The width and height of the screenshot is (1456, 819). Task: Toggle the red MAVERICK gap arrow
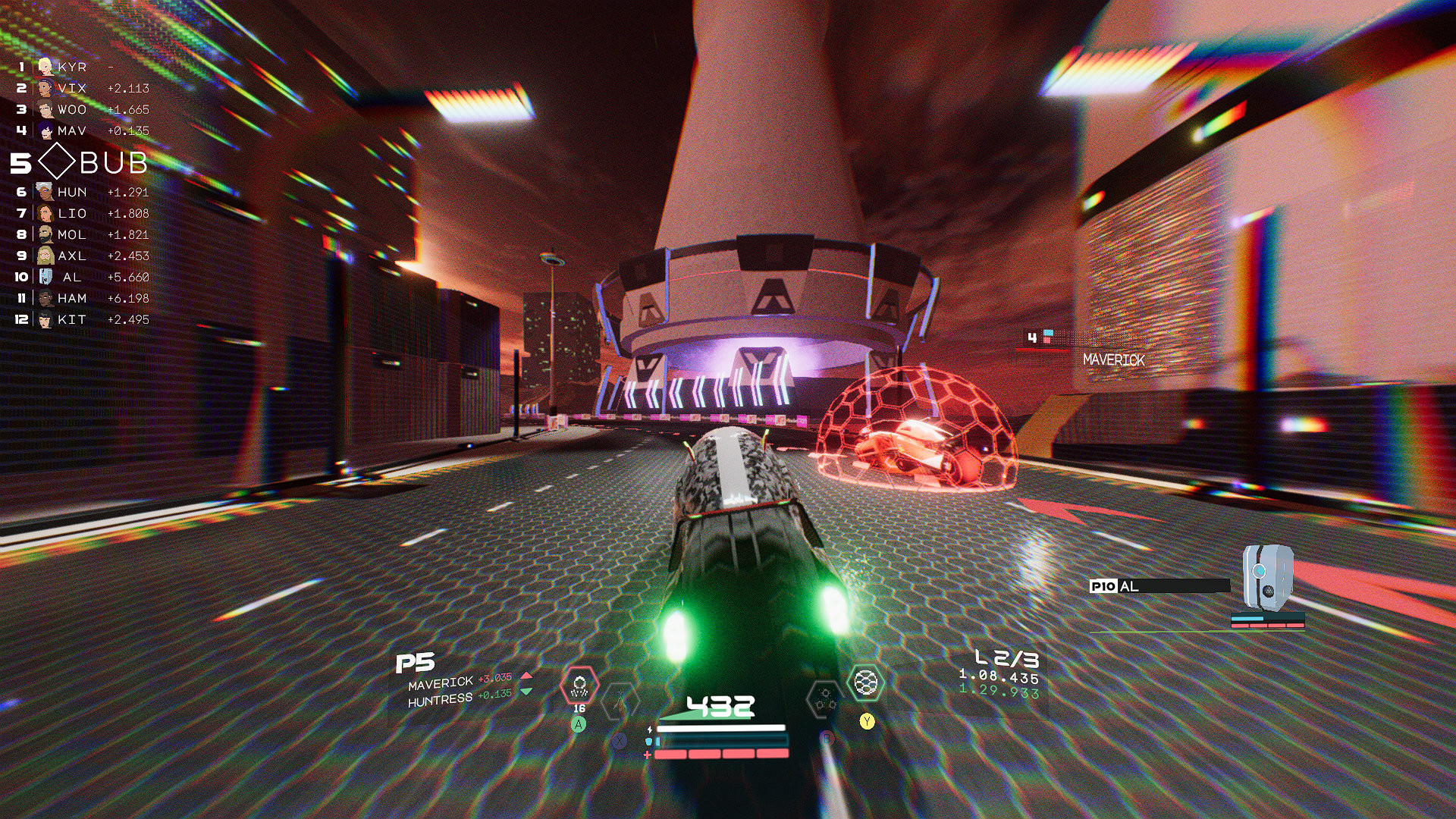pos(526,676)
